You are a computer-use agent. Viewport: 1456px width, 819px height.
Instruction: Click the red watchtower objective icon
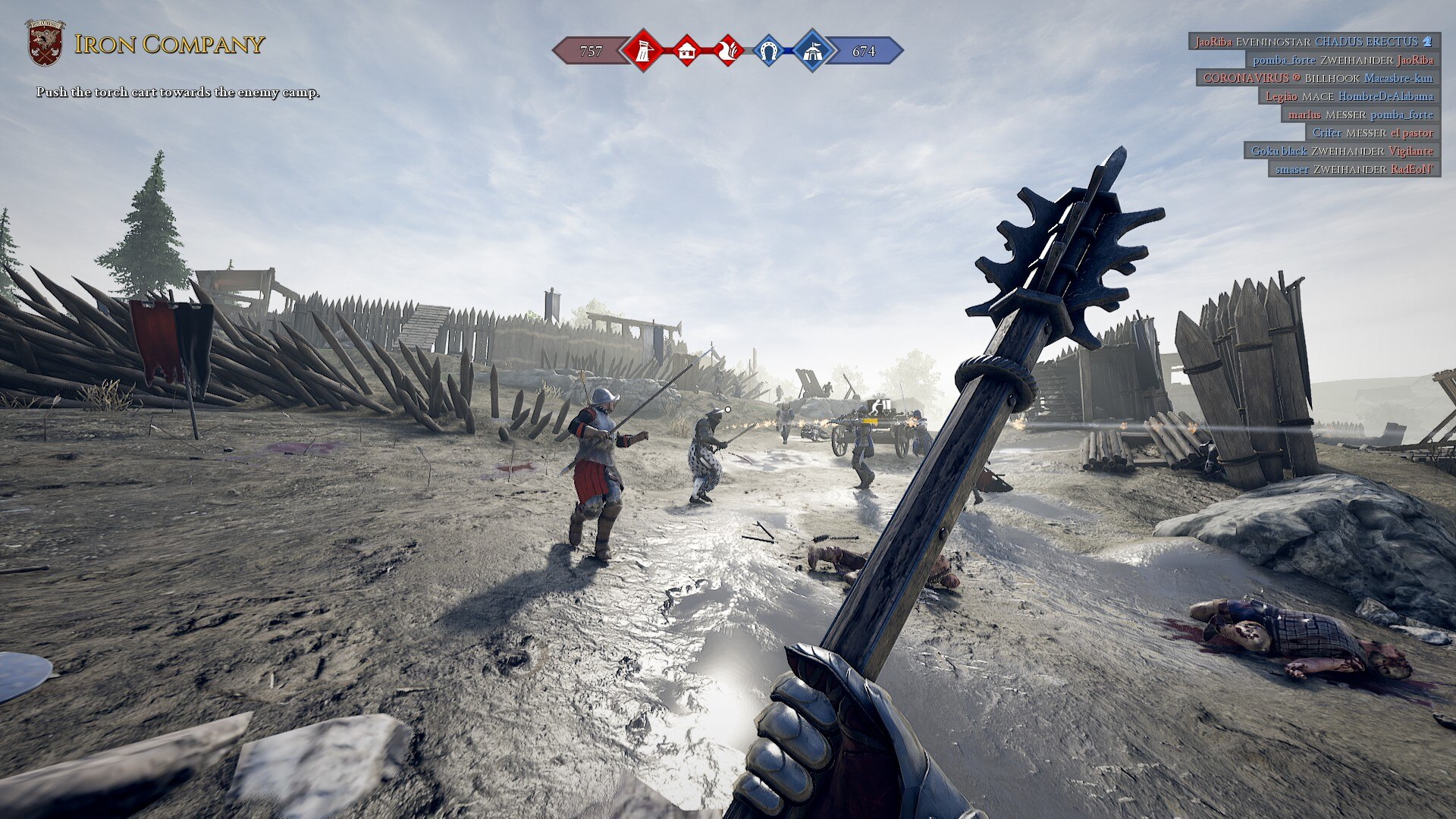(x=643, y=51)
